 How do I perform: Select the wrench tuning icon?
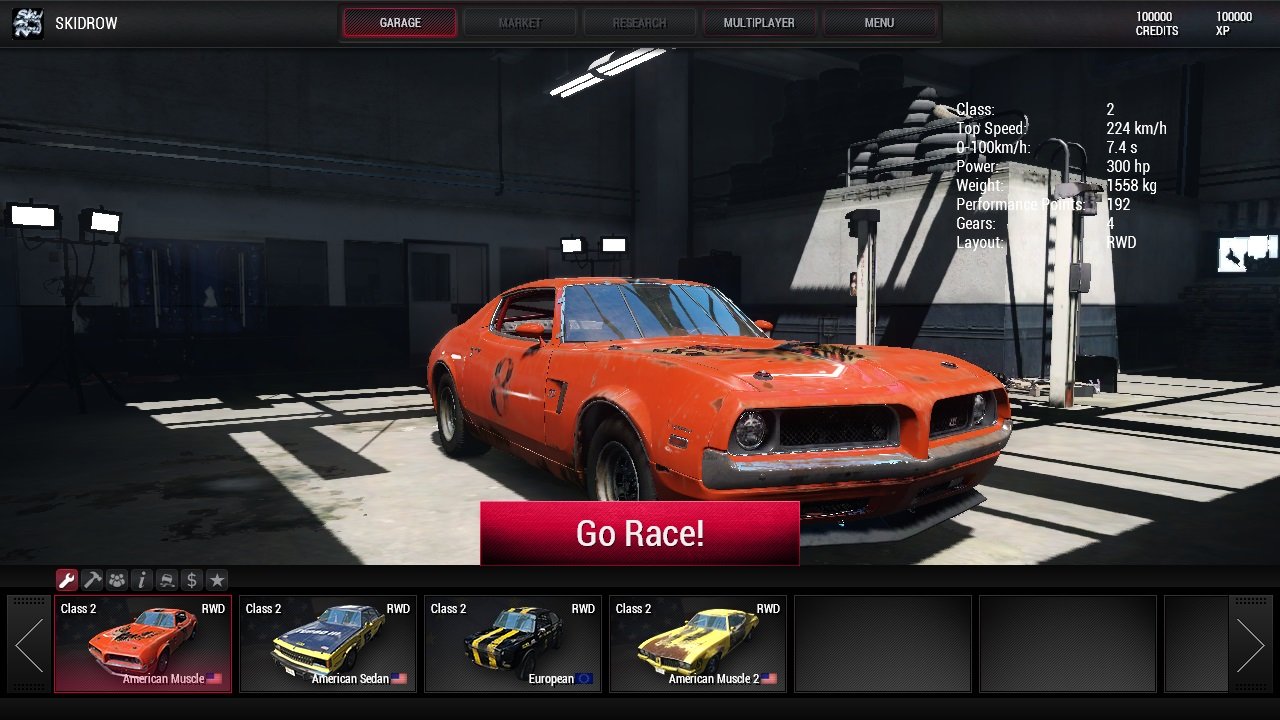click(x=67, y=579)
